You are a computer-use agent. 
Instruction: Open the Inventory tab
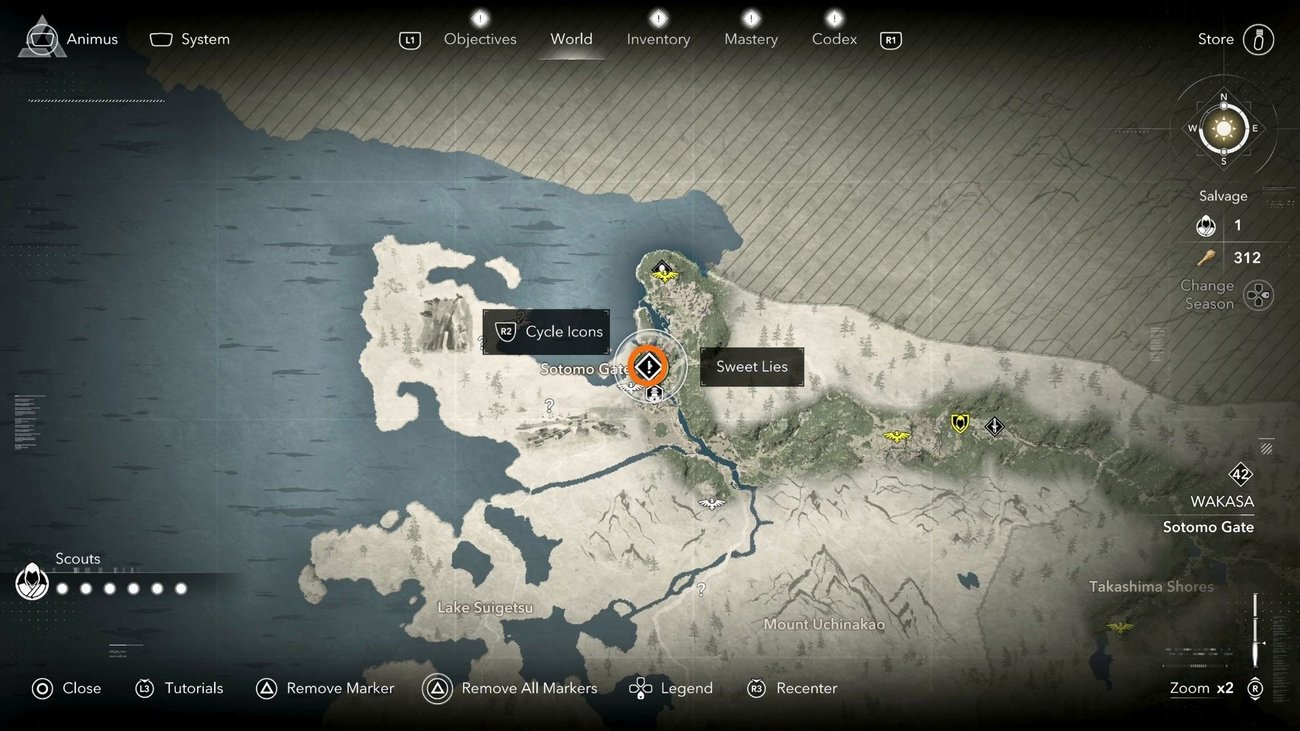click(x=658, y=39)
